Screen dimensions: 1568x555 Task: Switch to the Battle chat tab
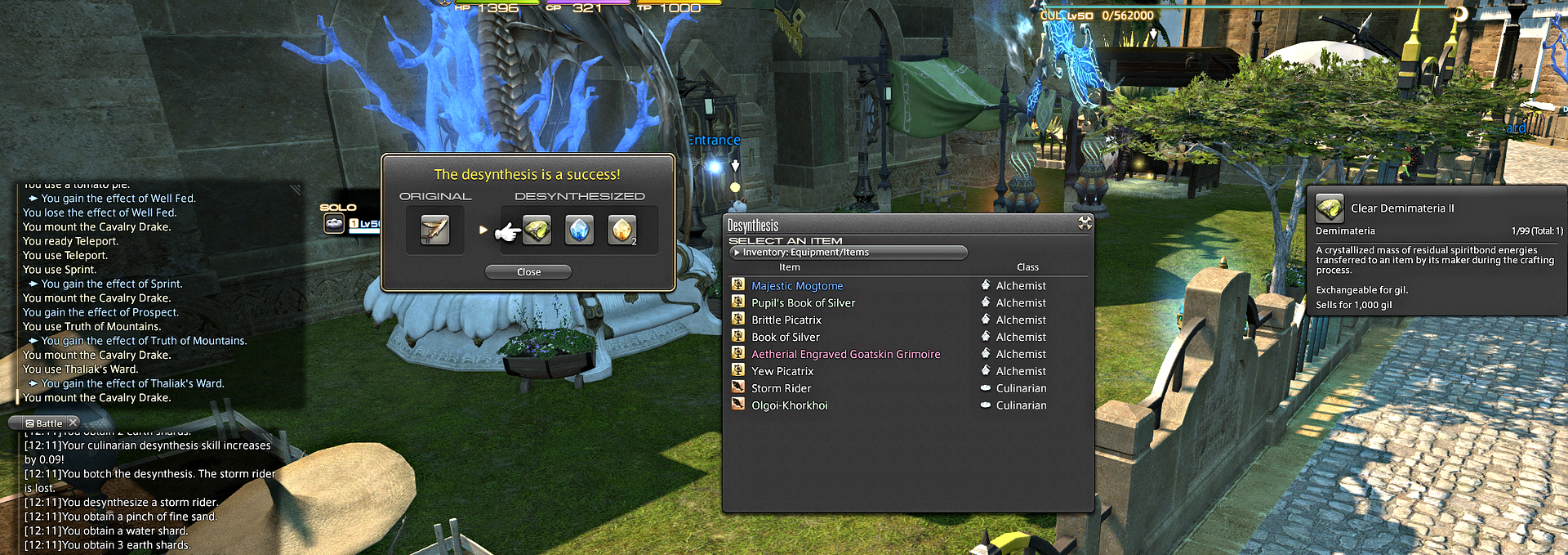coord(44,423)
